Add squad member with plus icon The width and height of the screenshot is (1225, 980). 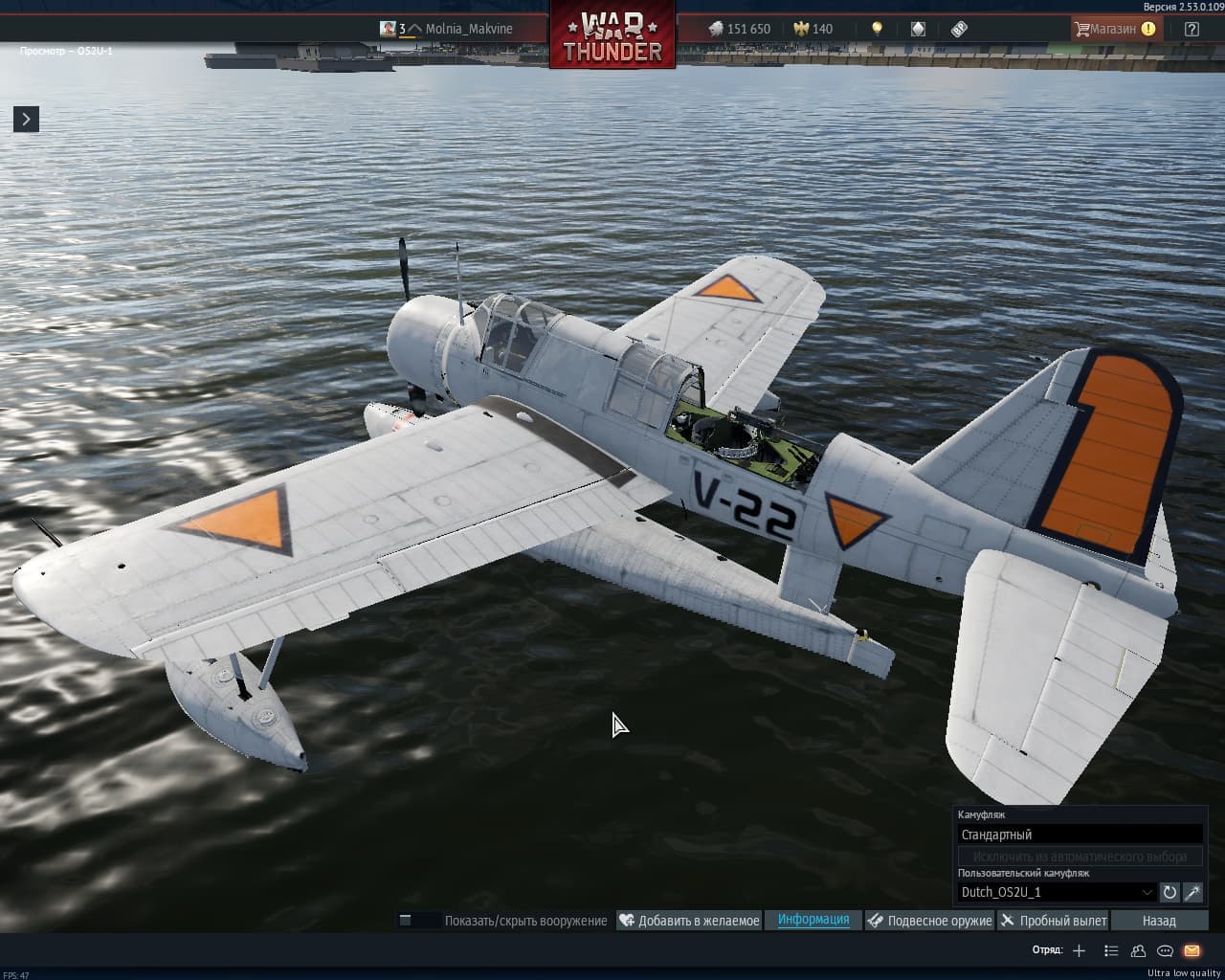coord(1079,950)
